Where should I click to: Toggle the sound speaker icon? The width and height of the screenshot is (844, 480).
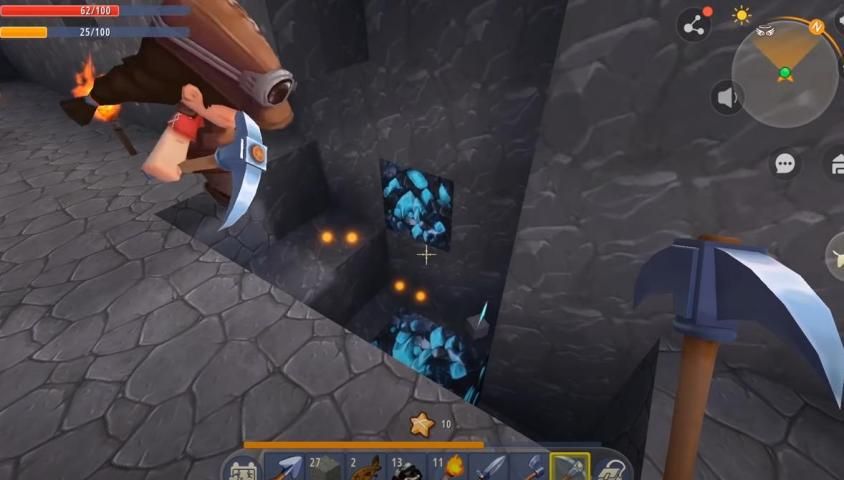pos(728,97)
